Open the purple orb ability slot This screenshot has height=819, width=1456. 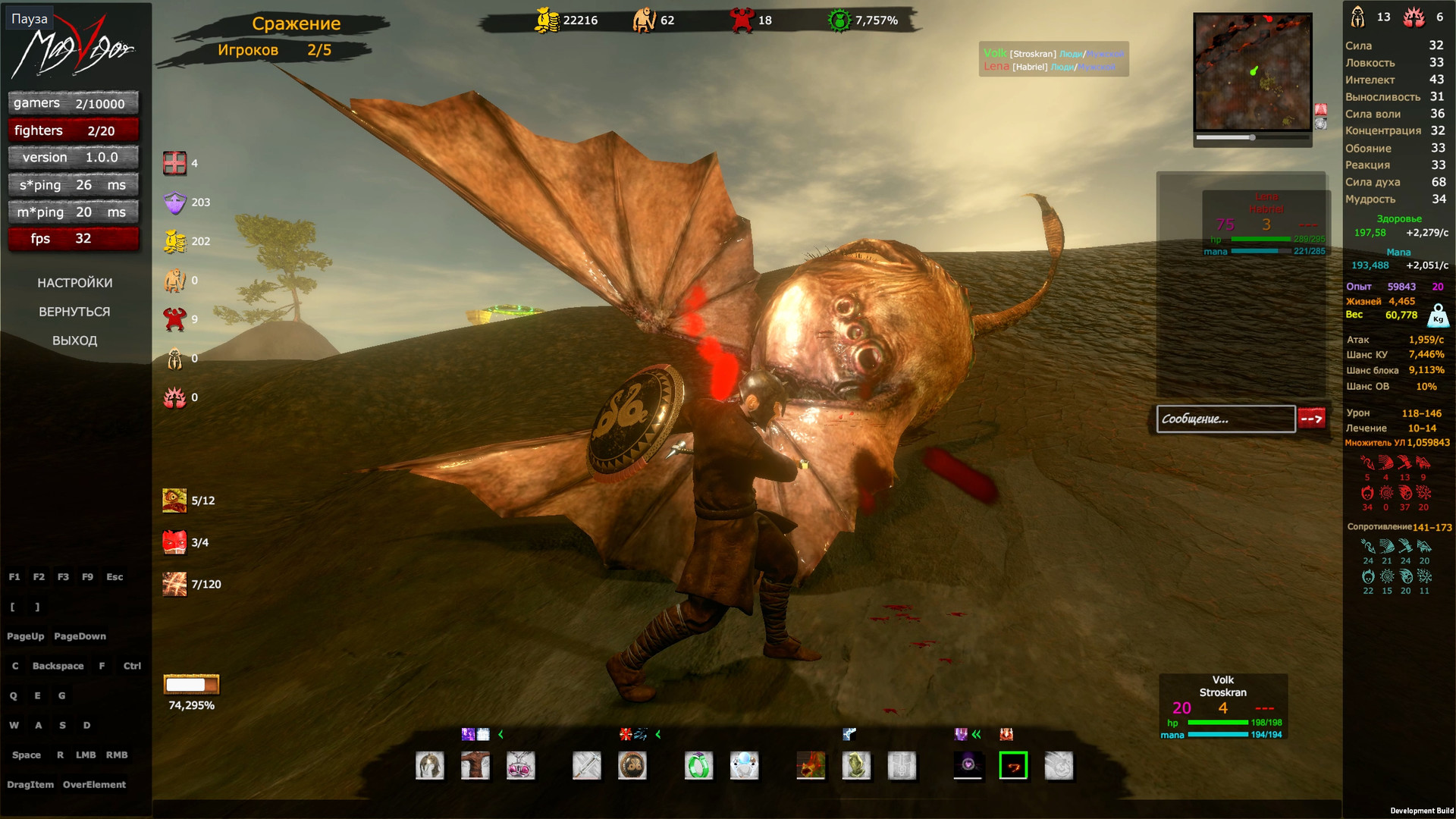coord(968,766)
